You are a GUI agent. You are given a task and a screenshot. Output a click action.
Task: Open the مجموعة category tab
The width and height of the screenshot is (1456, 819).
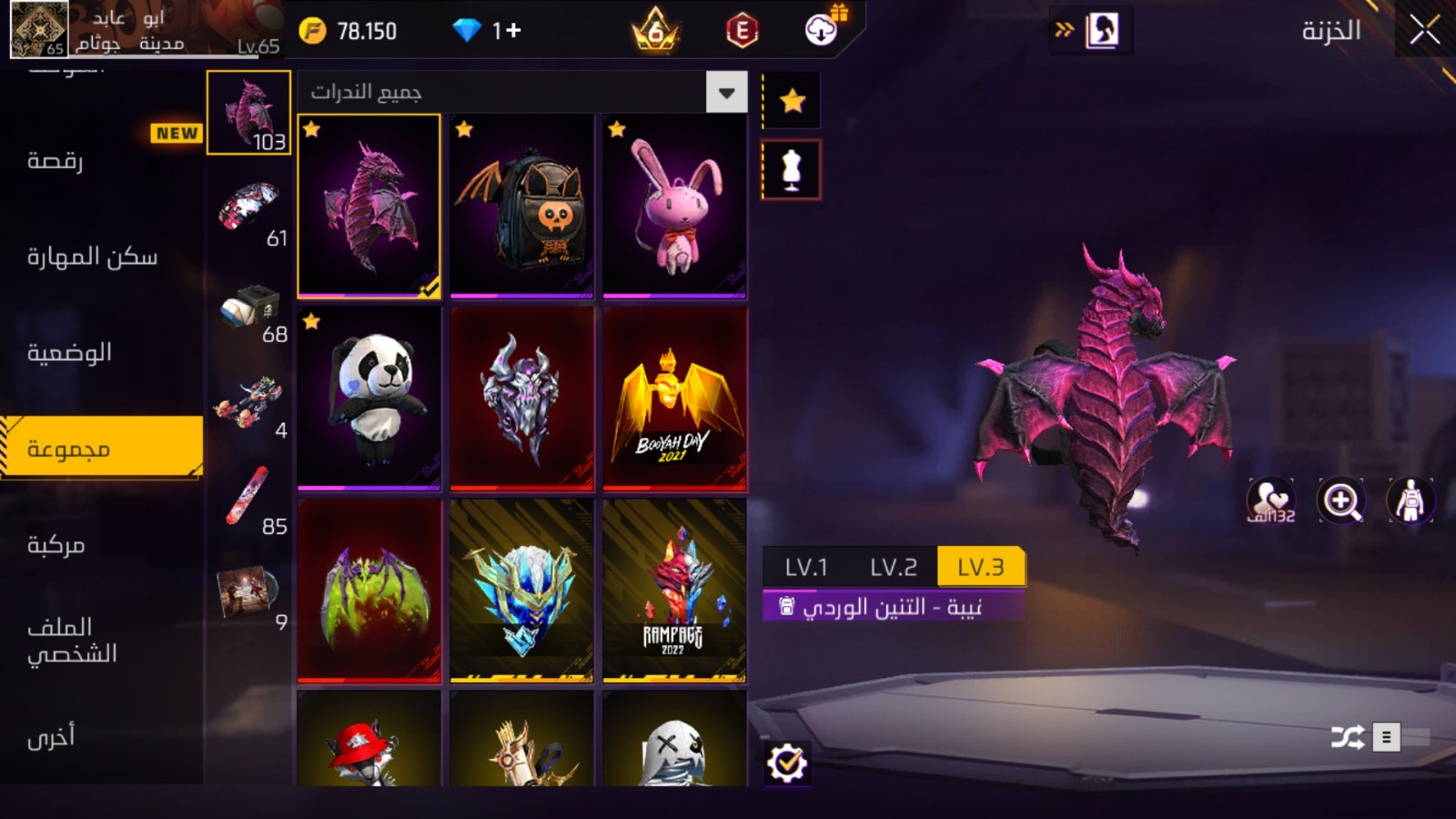pyautogui.click(x=102, y=448)
